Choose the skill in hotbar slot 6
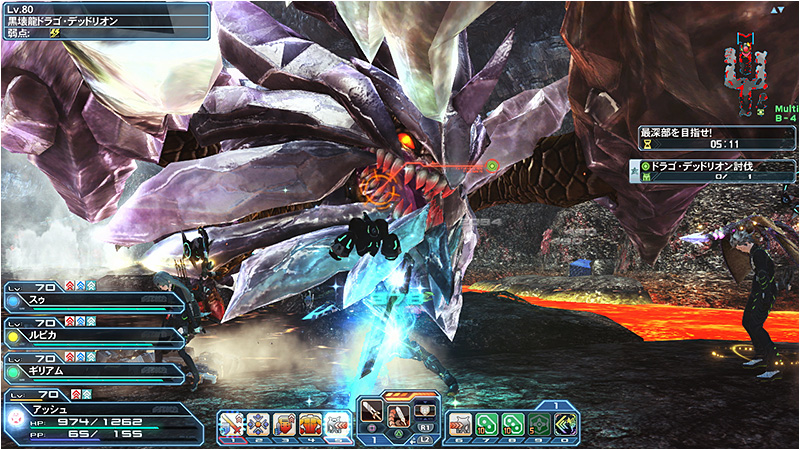 (x=460, y=425)
